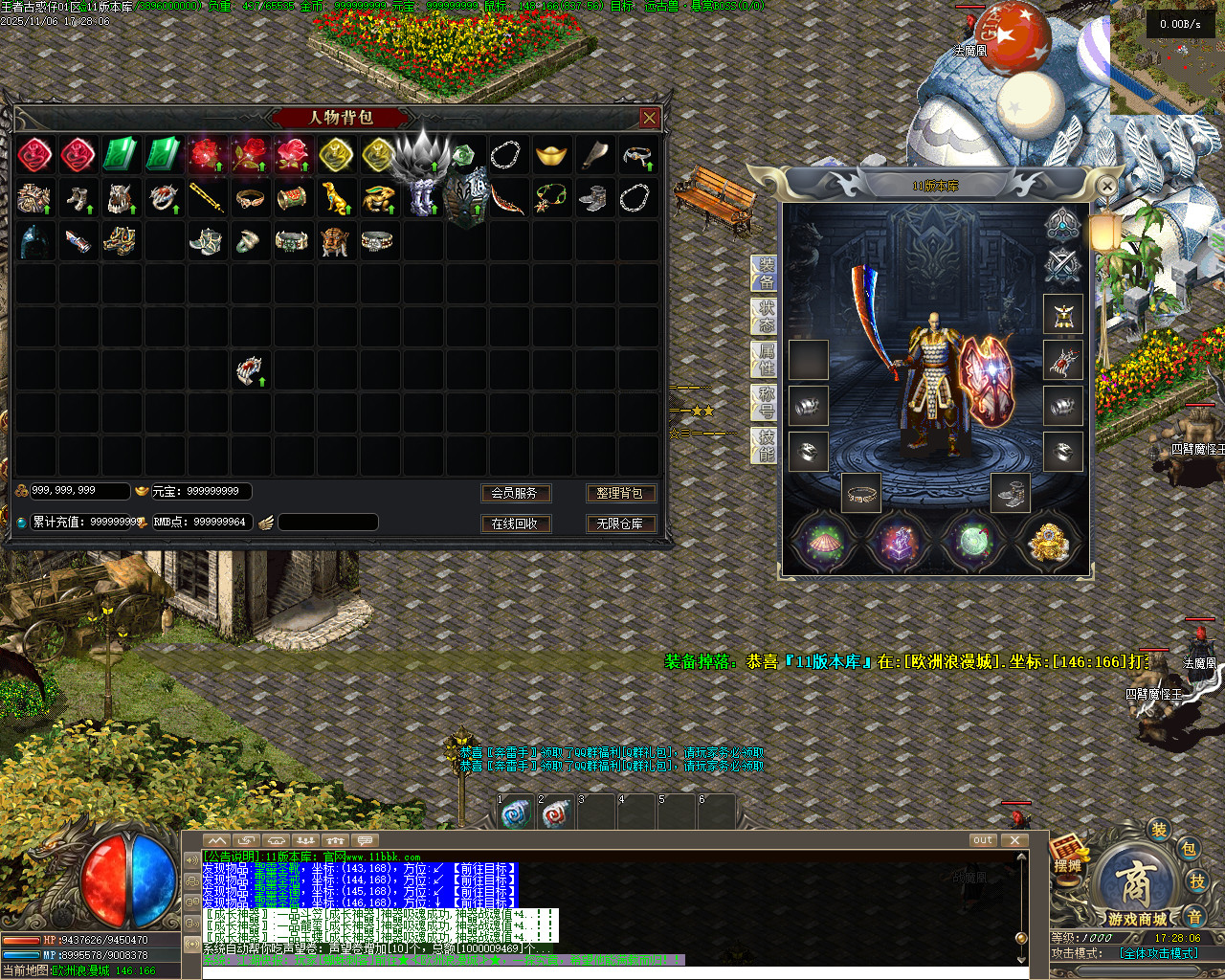Image resolution: width=1225 pixels, height=980 pixels.
Task: Select the golden flute item slot
Action: pyautogui.click(x=207, y=198)
